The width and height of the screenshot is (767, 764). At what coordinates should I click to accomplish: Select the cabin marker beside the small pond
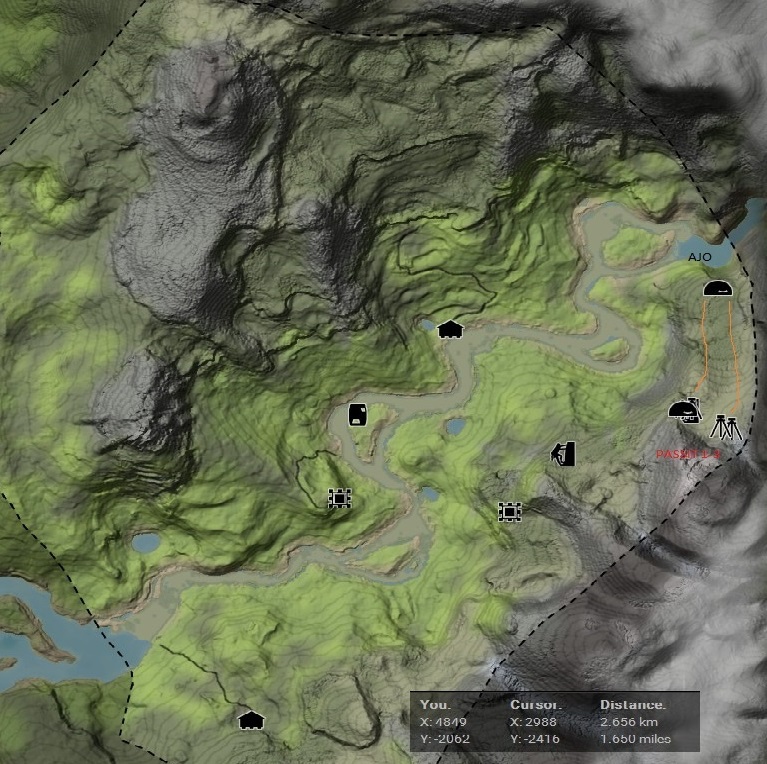click(x=449, y=329)
